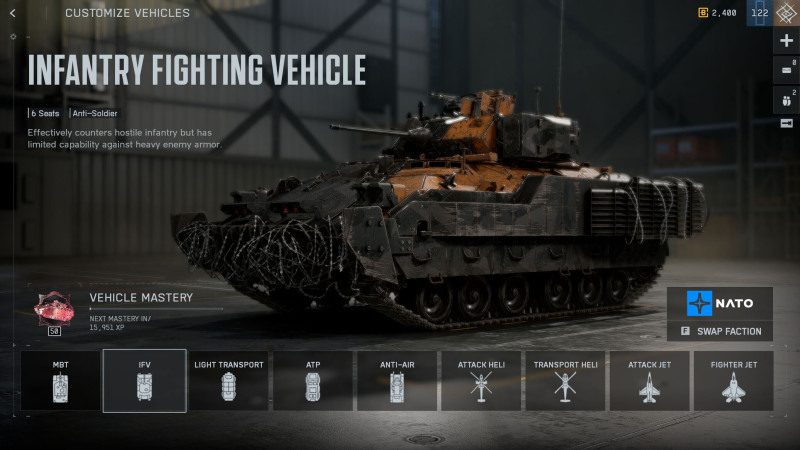Choose the IFV vehicle tile
800x450 pixels.
[x=144, y=380]
